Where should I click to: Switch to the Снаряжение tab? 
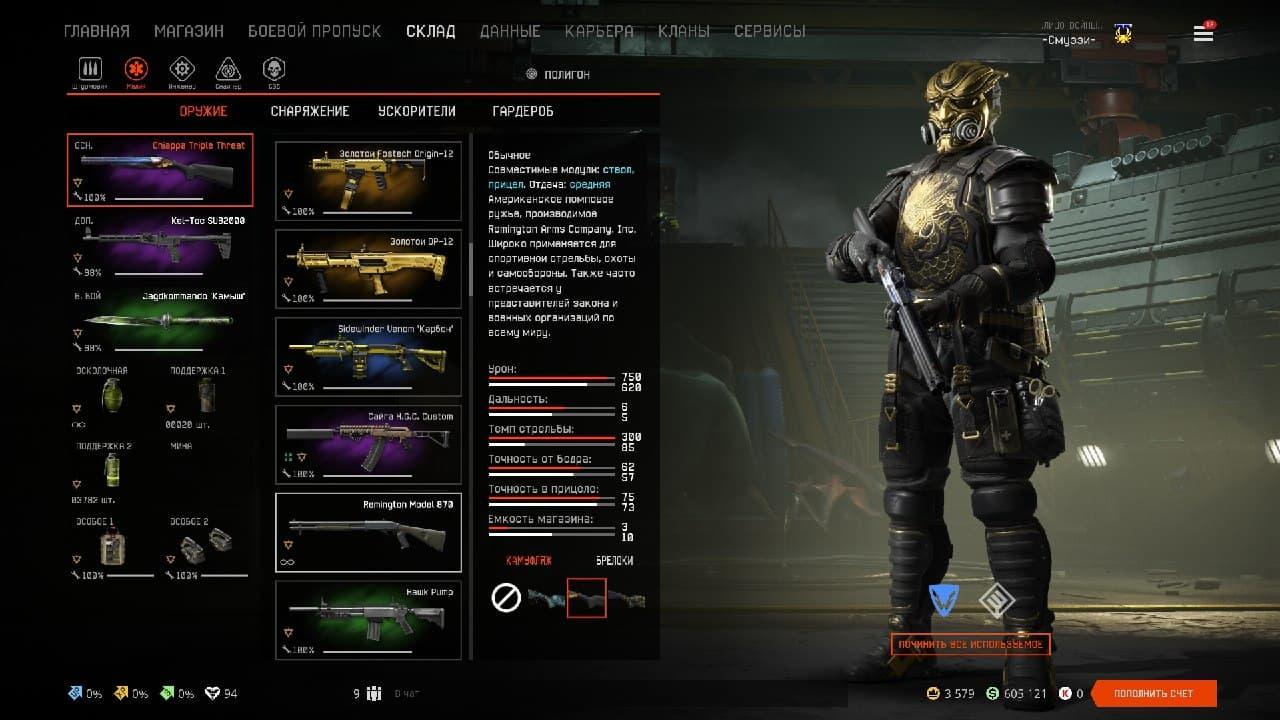pyautogui.click(x=310, y=111)
